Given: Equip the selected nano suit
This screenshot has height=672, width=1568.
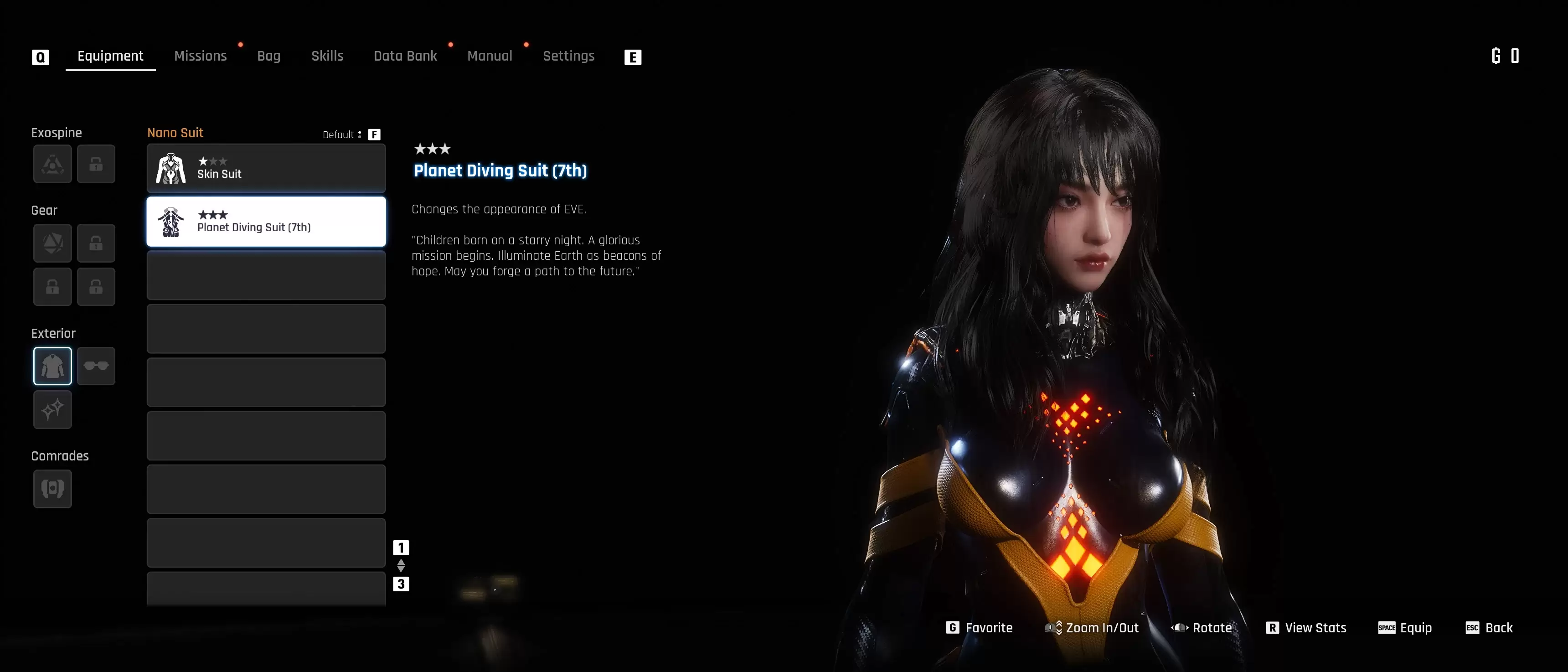Looking at the screenshot, I should pos(1405,628).
